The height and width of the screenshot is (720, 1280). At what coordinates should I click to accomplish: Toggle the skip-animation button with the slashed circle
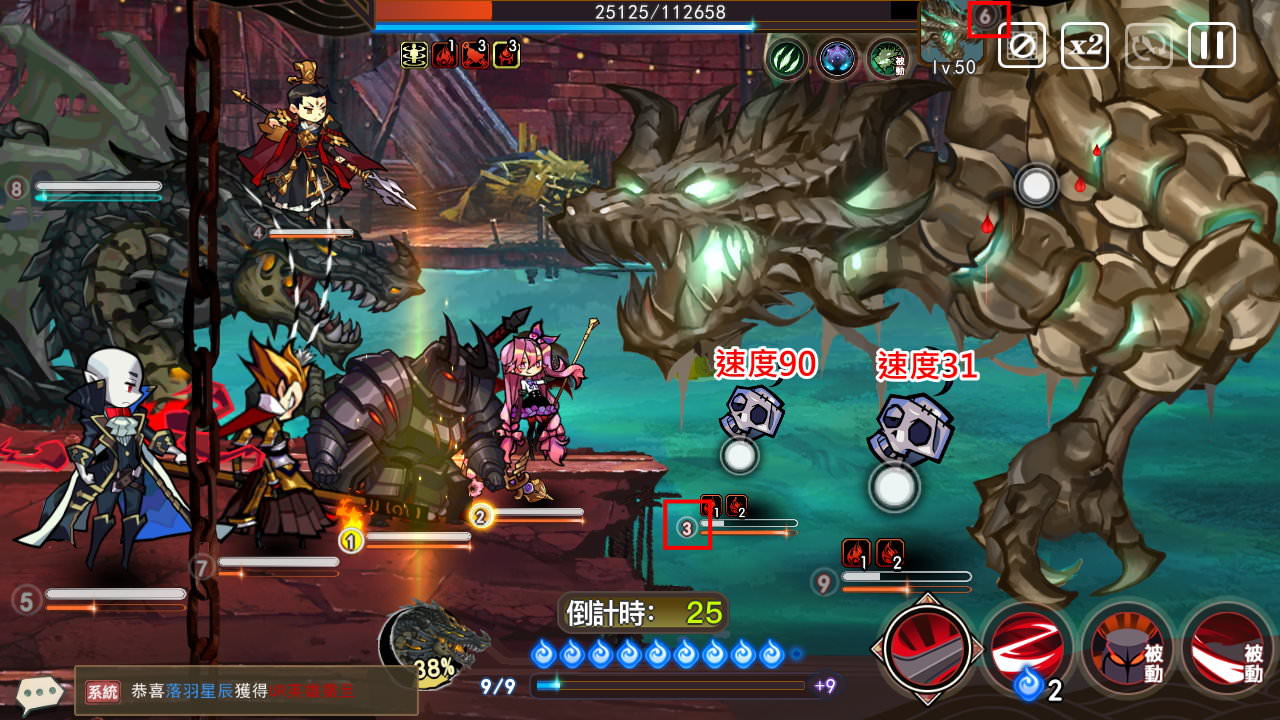[1021, 45]
